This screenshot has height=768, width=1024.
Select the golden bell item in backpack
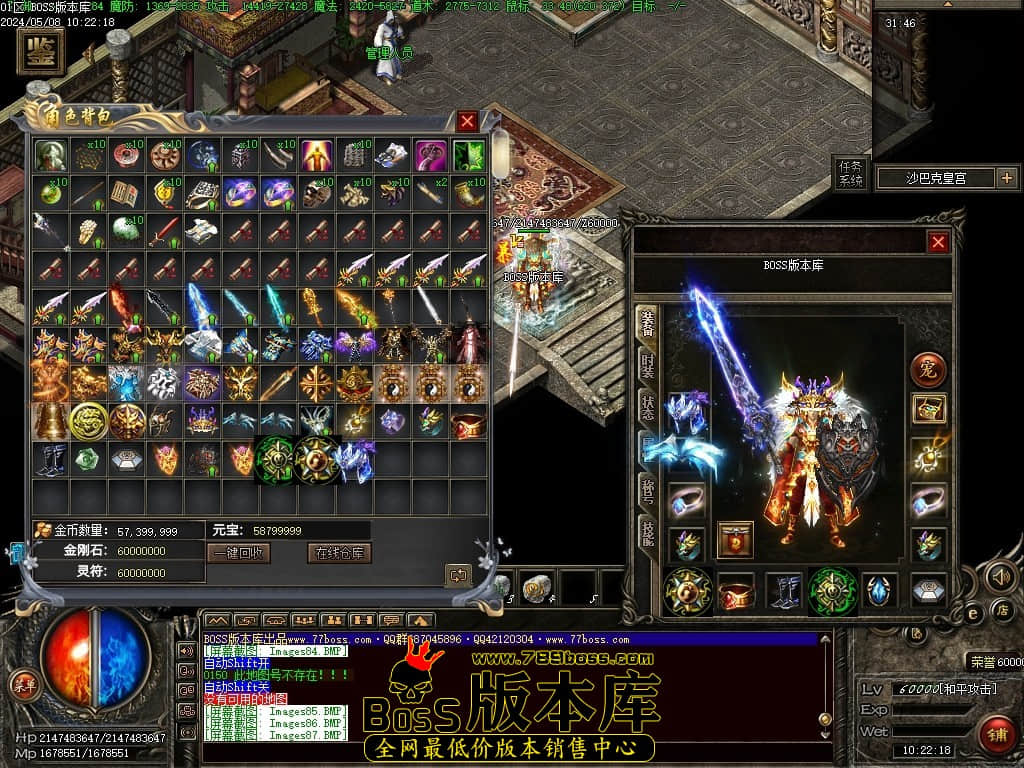[x=51, y=421]
